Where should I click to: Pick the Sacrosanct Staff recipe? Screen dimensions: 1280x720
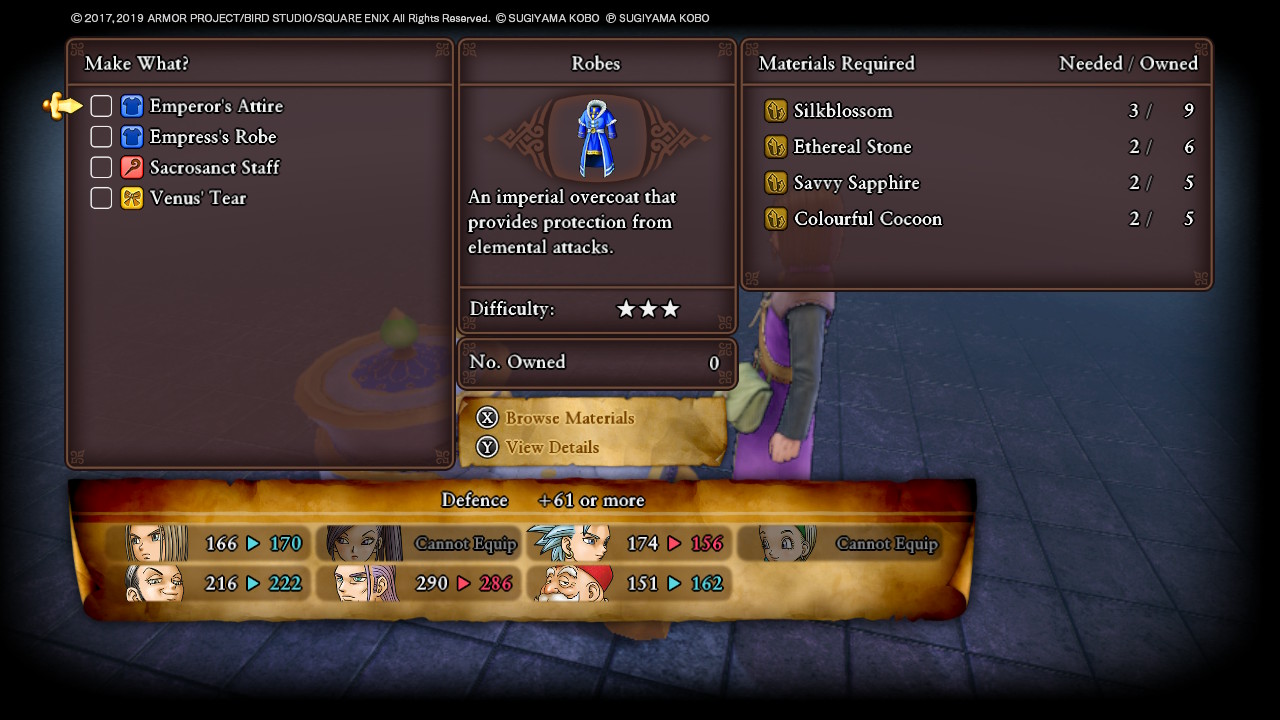coord(214,167)
